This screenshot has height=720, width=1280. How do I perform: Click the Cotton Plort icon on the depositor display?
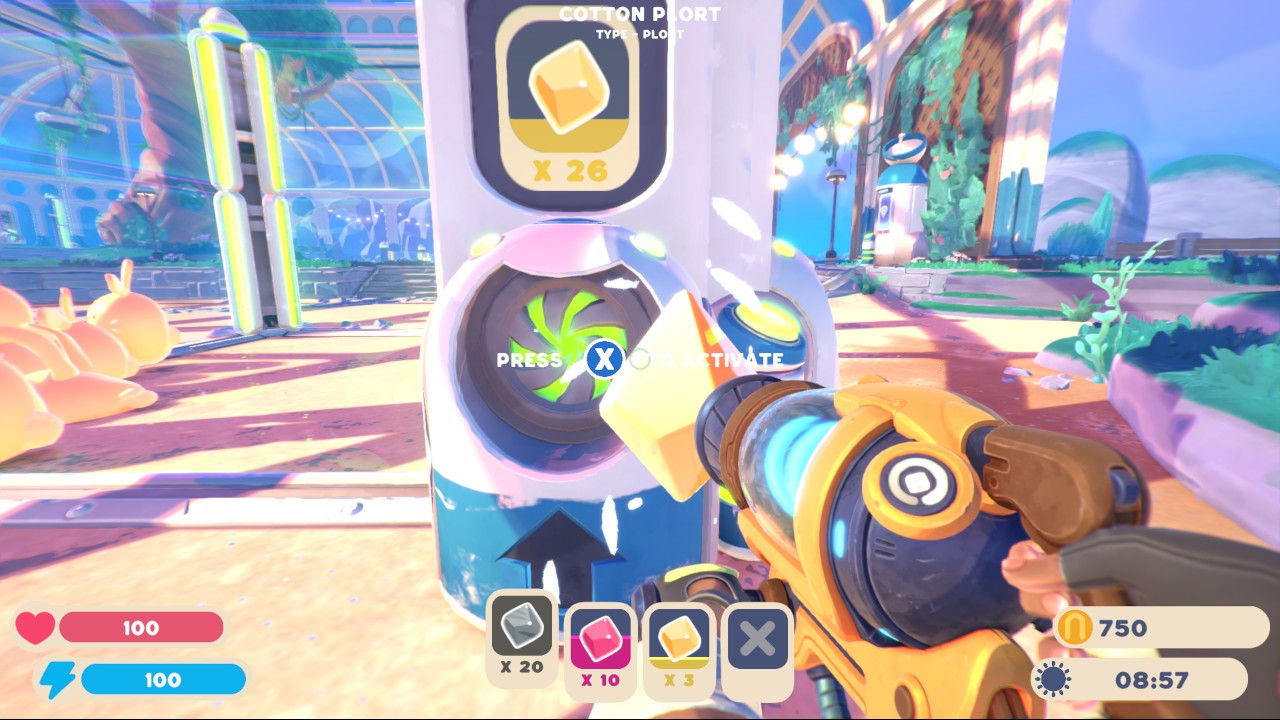coord(568,88)
